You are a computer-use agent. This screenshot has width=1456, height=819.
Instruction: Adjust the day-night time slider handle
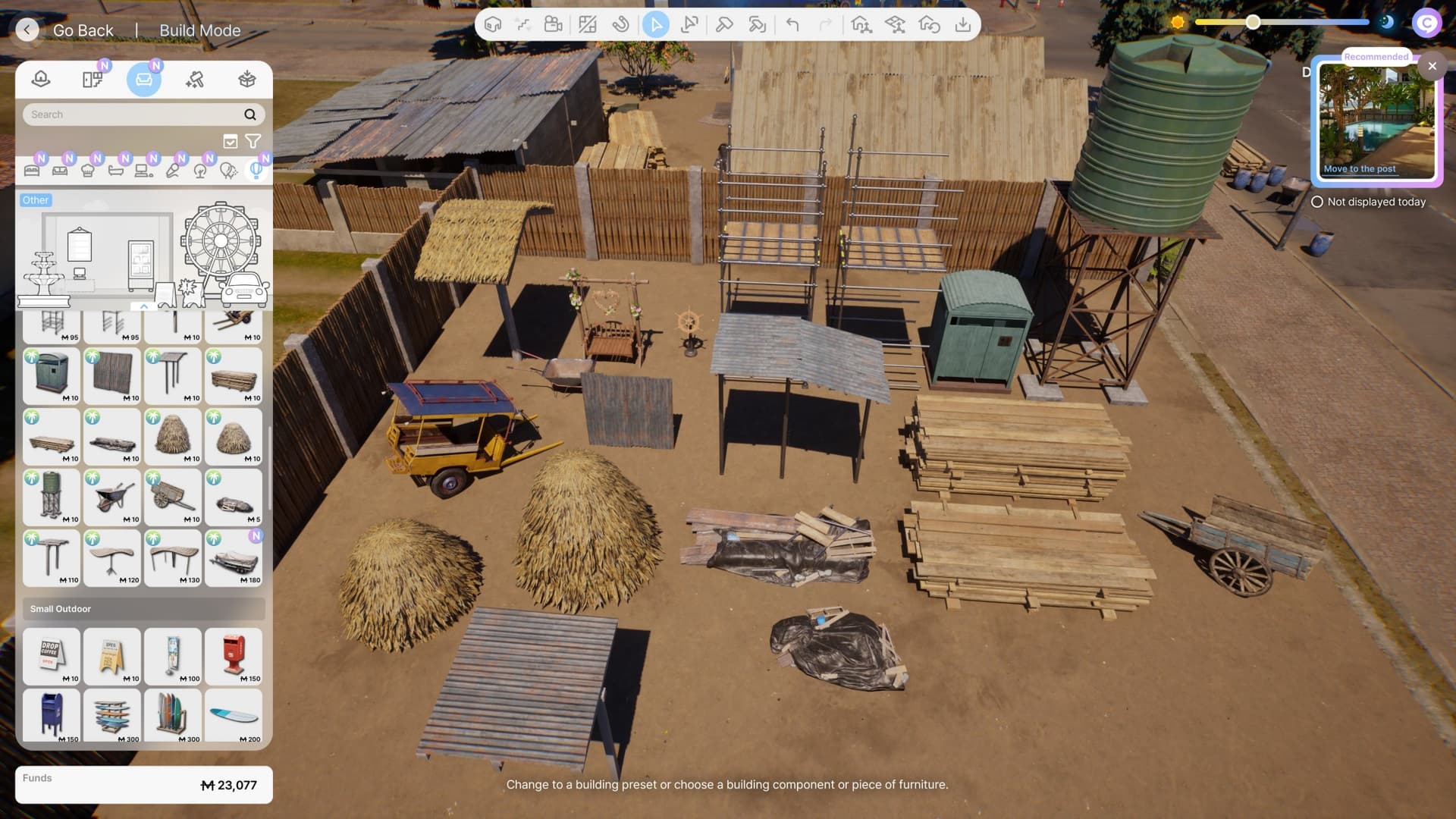click(x=1253, y=23)
